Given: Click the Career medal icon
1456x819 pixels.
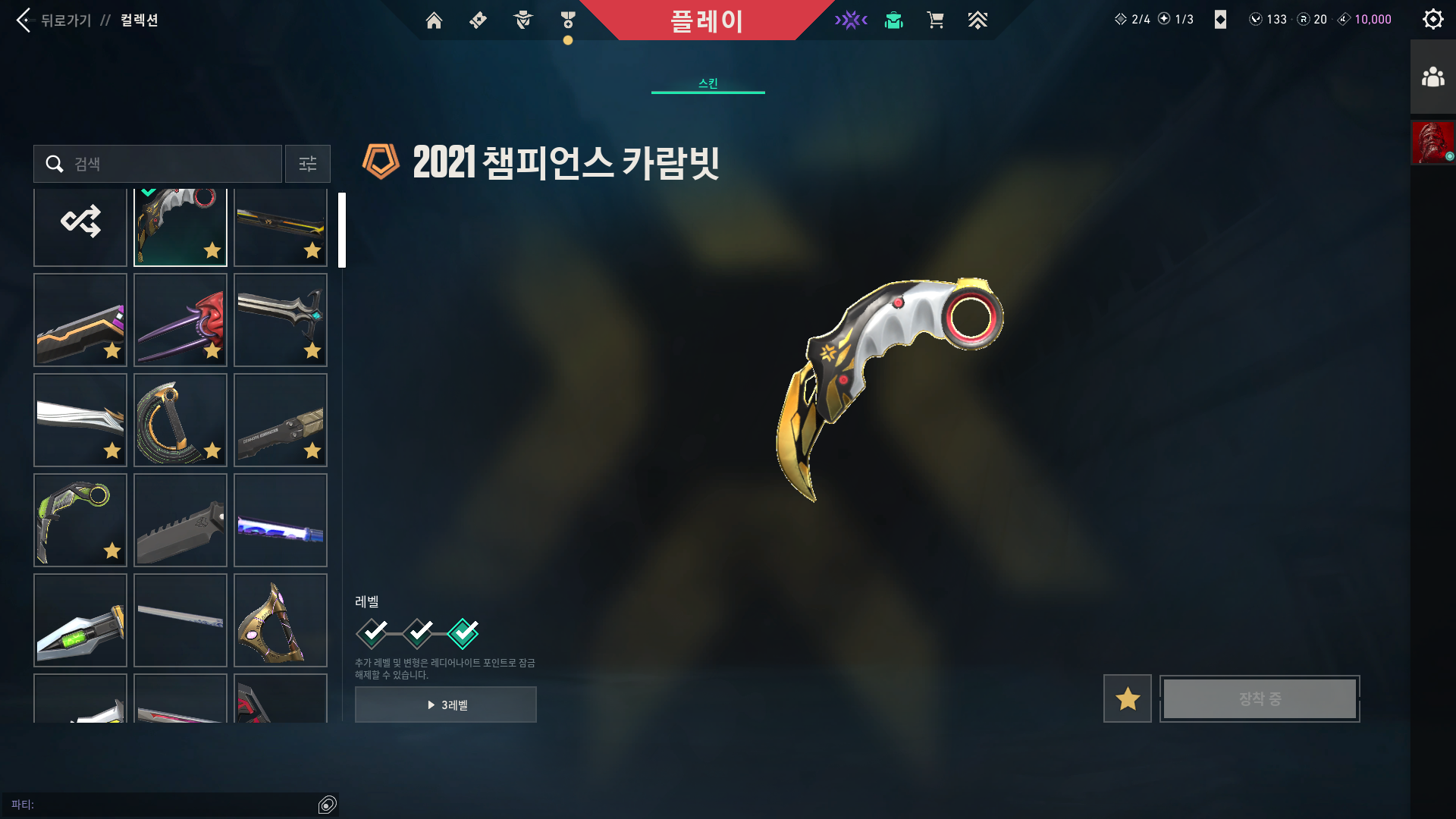Looking at the screenshot, I should 566,20.
